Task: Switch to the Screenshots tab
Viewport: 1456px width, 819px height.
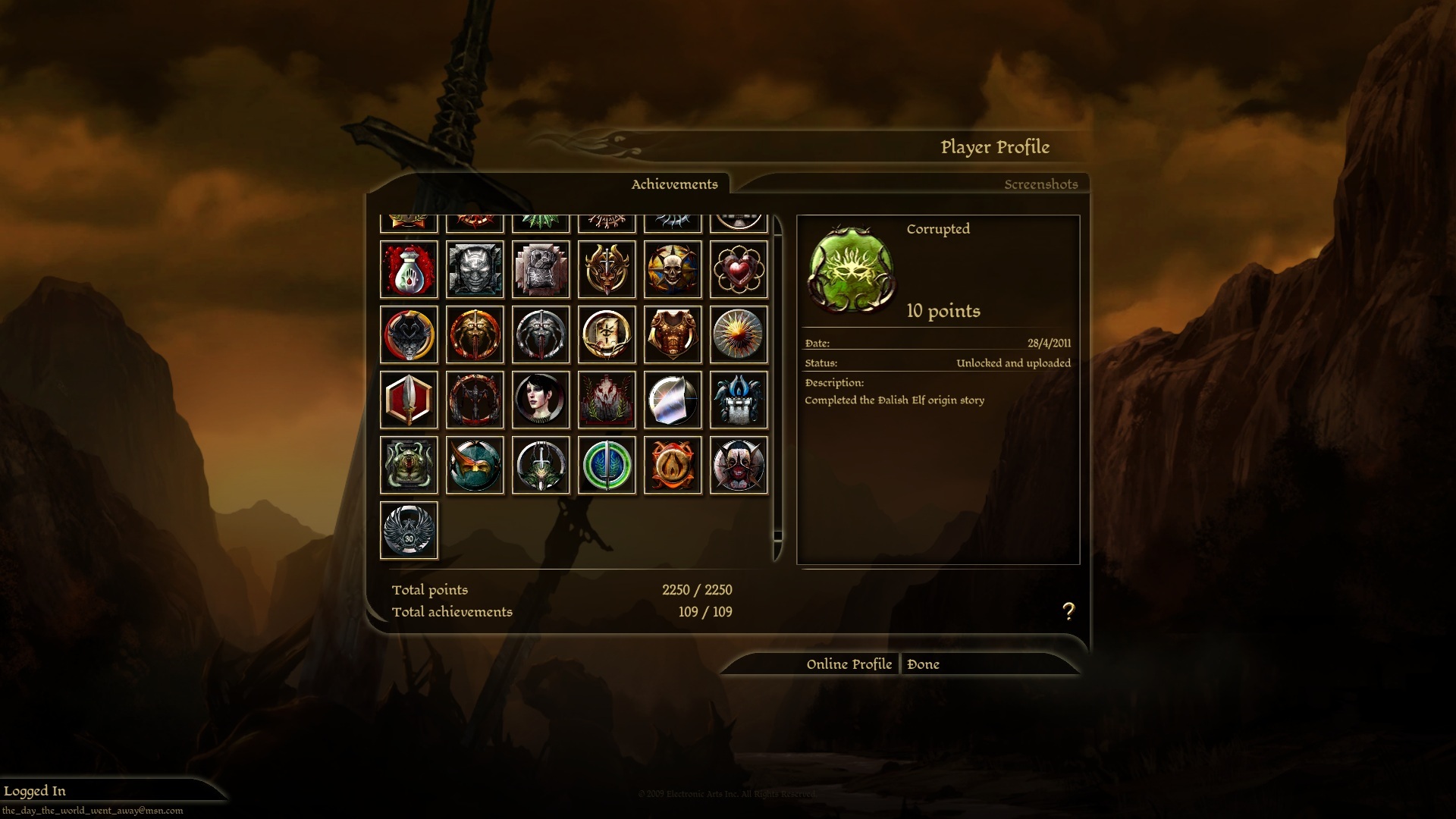Action: (1040, 184)
